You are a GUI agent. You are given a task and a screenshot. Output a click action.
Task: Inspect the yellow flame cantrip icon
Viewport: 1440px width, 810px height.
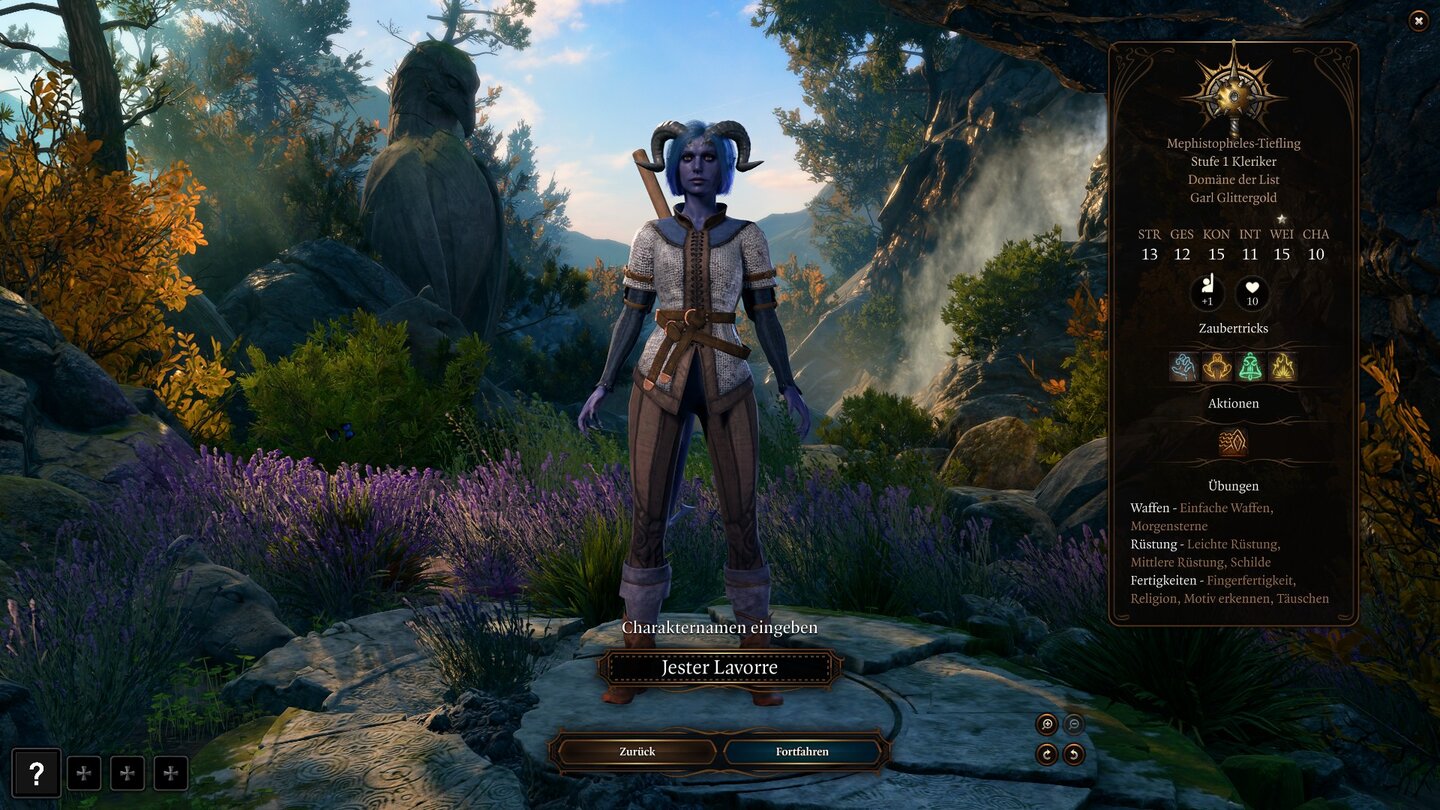coord(1283,367)
